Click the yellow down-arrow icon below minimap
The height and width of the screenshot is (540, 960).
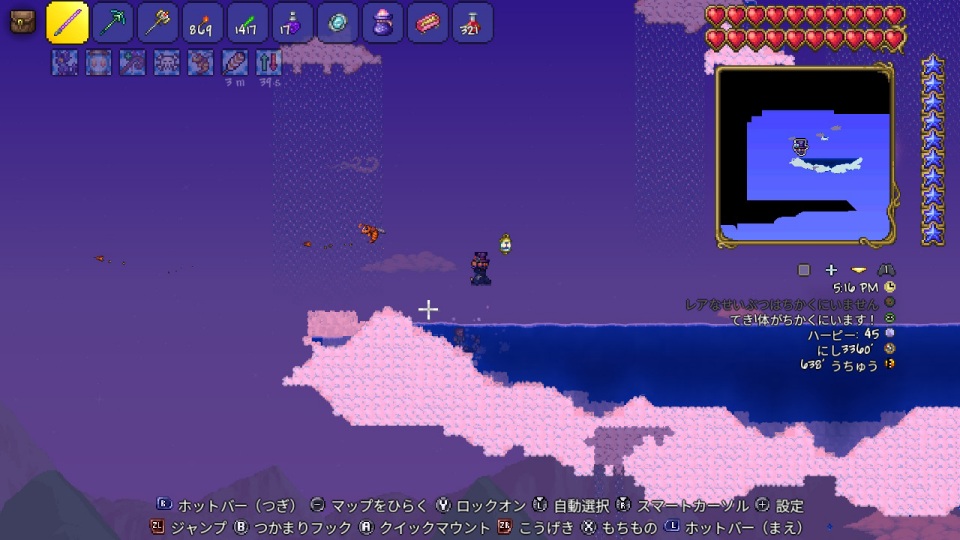[x=858, y=270]
